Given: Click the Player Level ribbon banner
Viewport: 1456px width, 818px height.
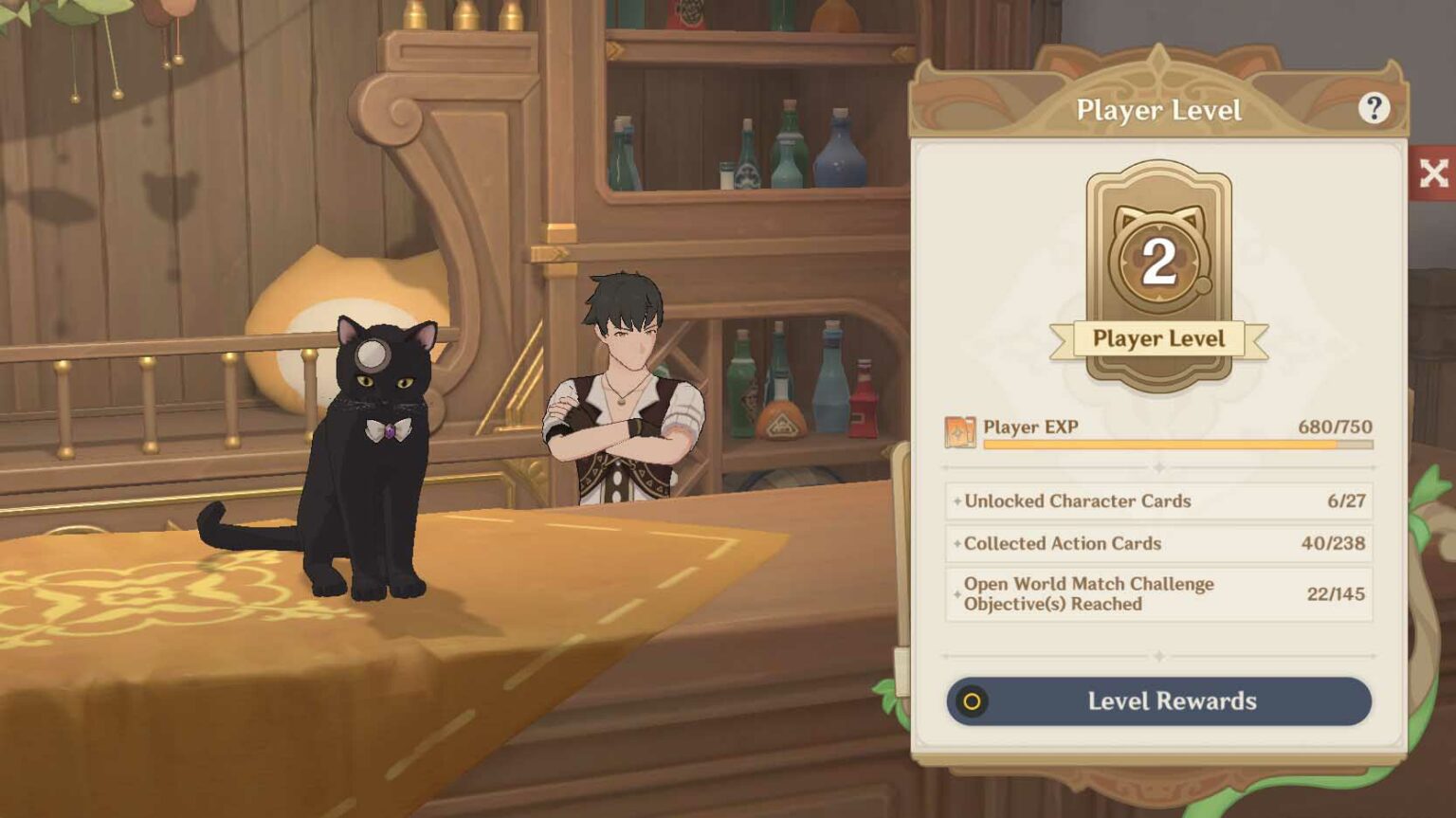Looking at the screenshot, I should (x=1158, y=338).
